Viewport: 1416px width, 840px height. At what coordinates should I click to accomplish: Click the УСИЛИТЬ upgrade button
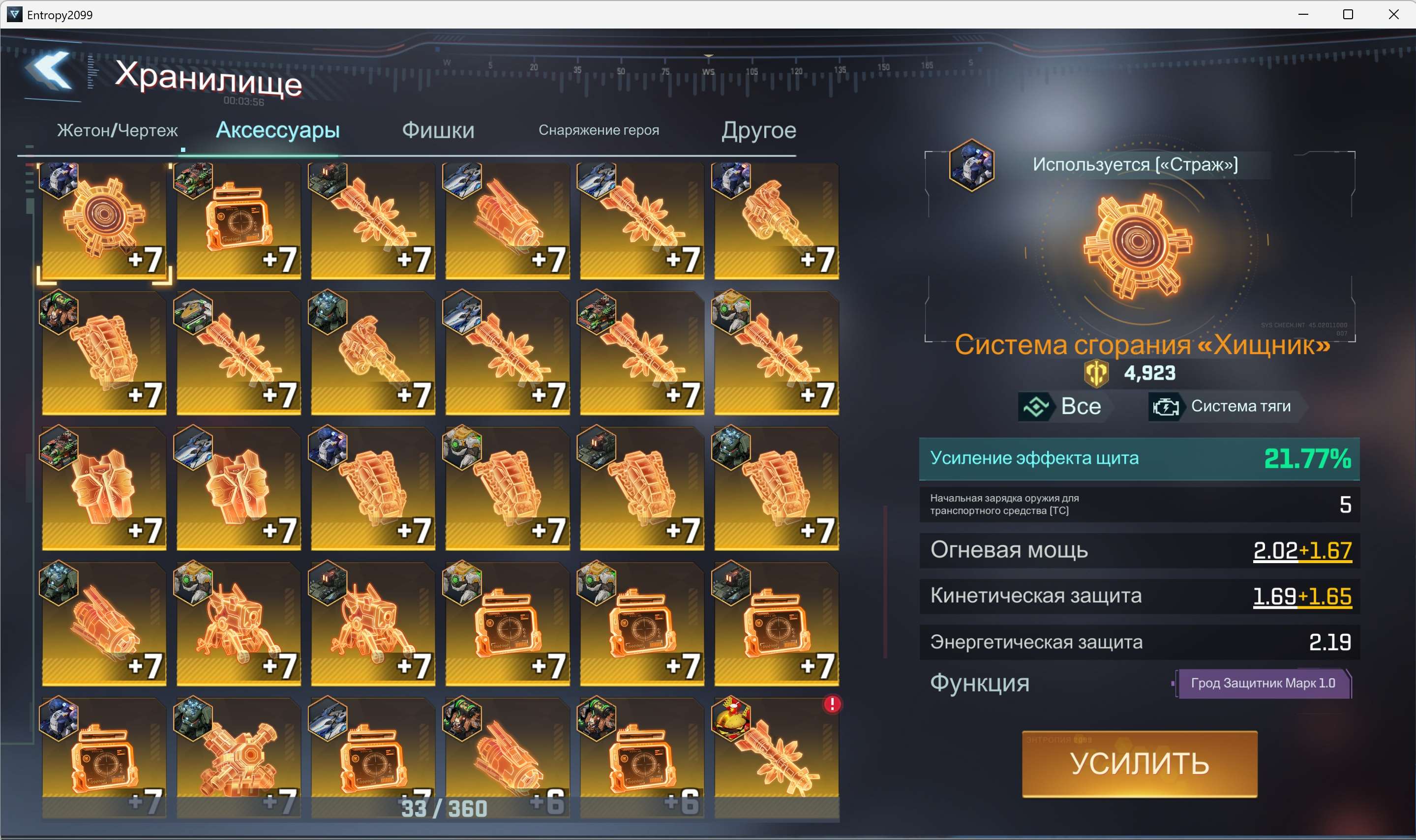tap(1139, 764)
